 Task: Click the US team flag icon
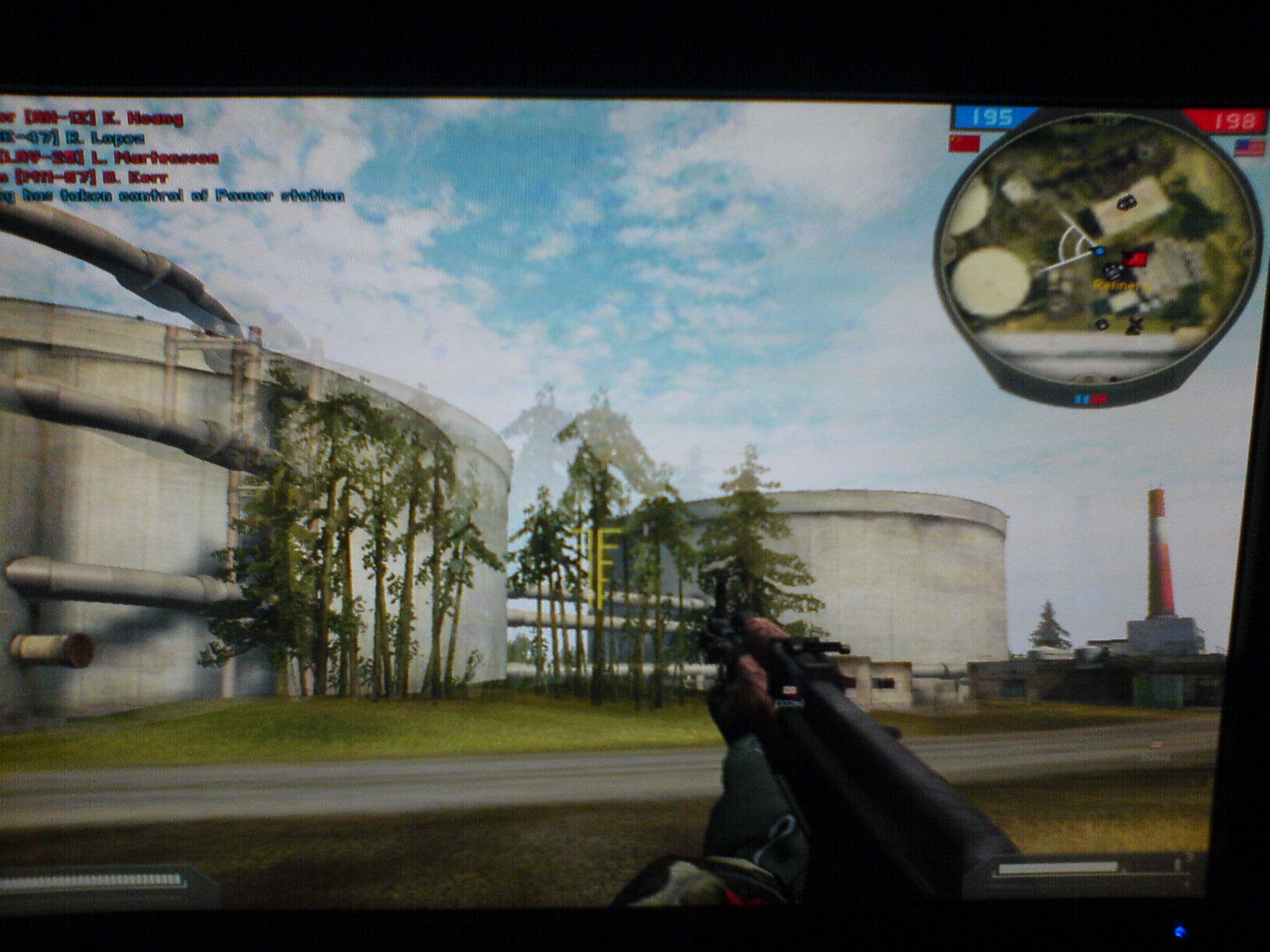[1248, 148]
